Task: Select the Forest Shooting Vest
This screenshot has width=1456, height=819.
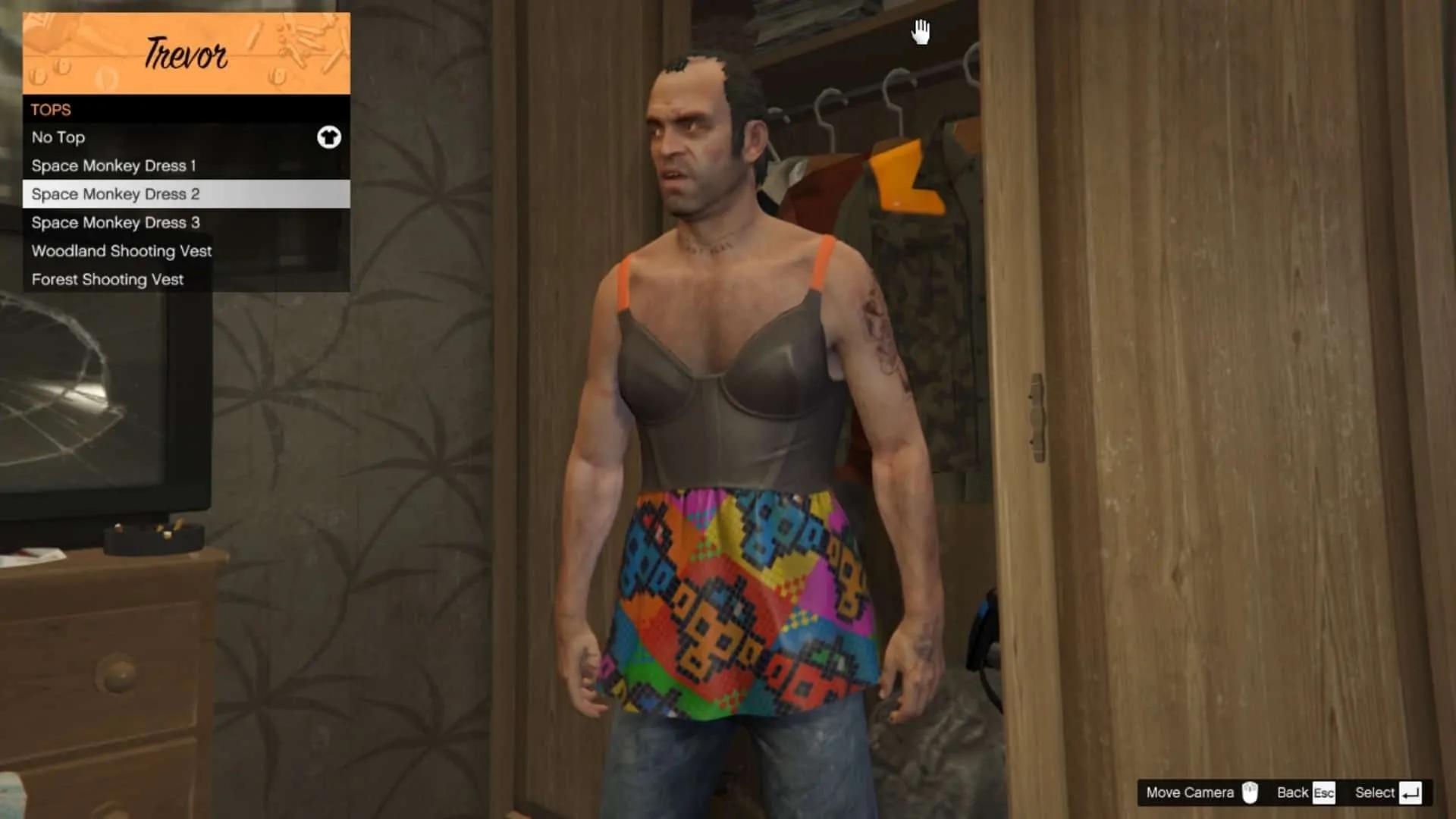Action: (x=186, y=279)
